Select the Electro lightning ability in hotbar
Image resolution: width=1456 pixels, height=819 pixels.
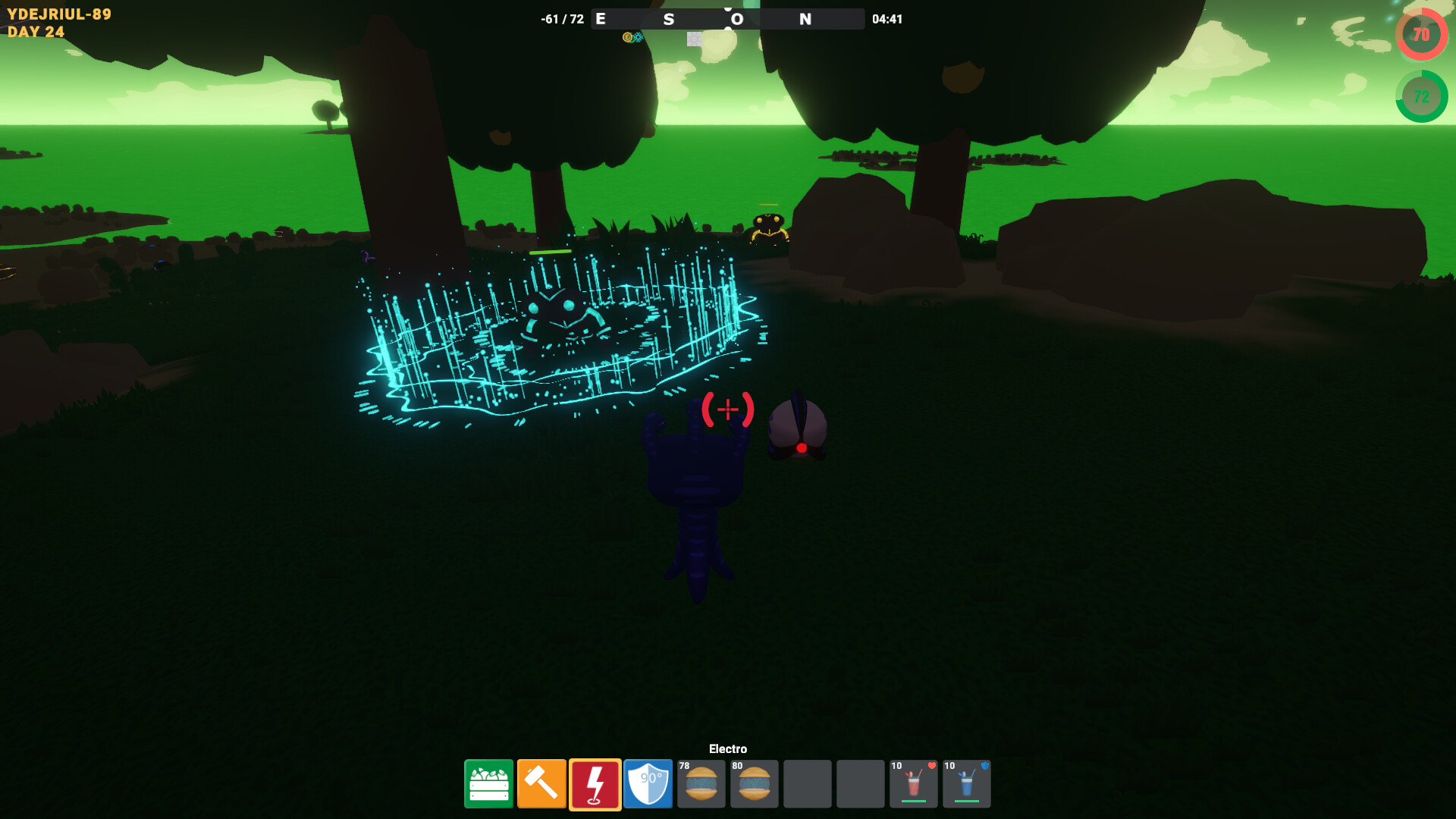click(595, 784)
